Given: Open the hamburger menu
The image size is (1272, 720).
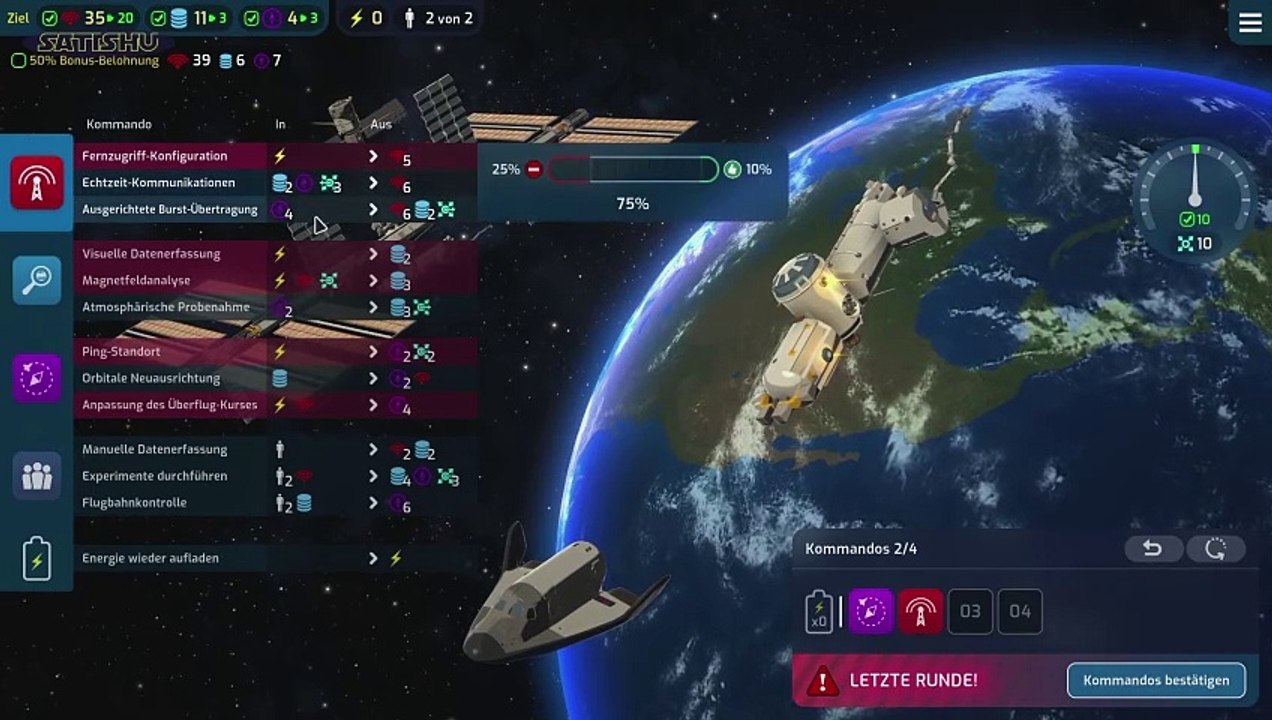Looking at the screenshot, I should click(x=1250, y=23).
